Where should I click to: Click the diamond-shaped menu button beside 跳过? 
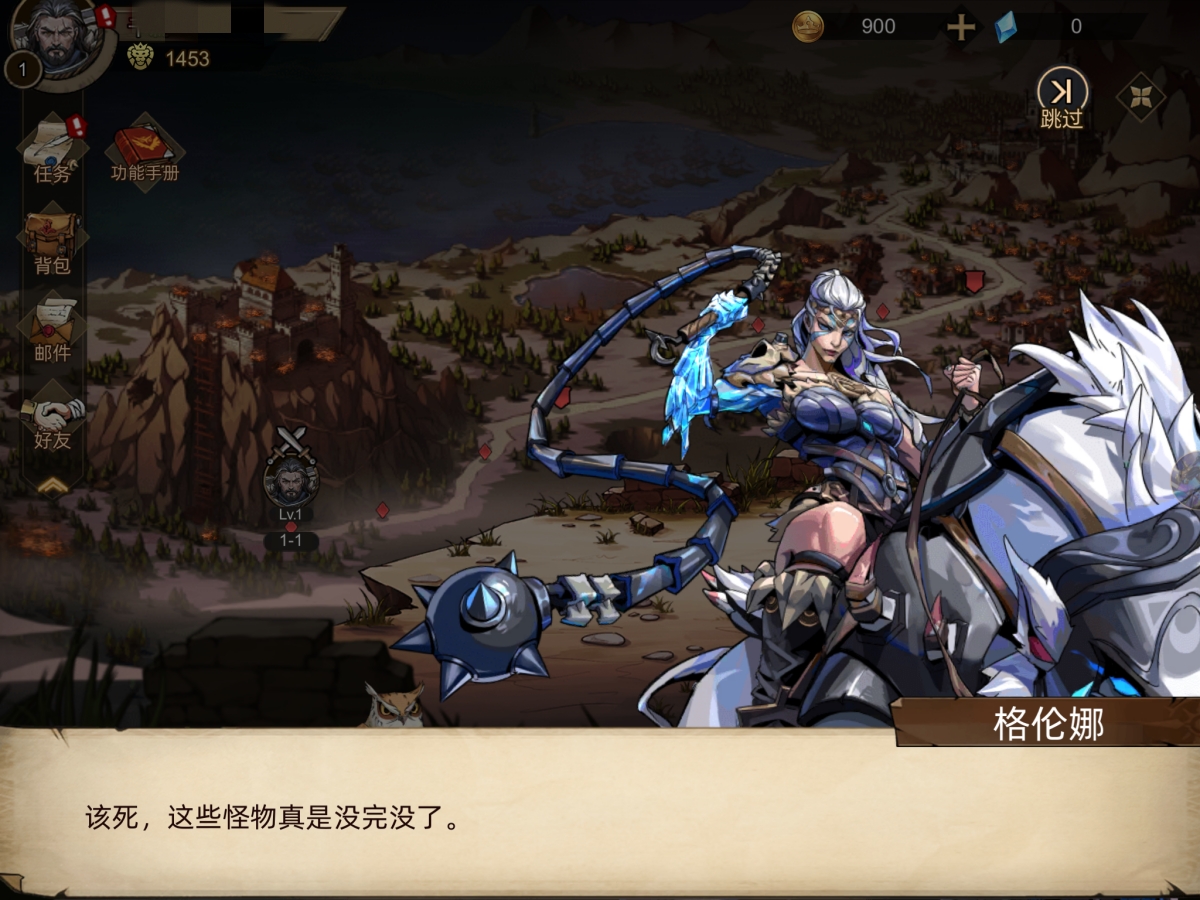coord(1141,97)
